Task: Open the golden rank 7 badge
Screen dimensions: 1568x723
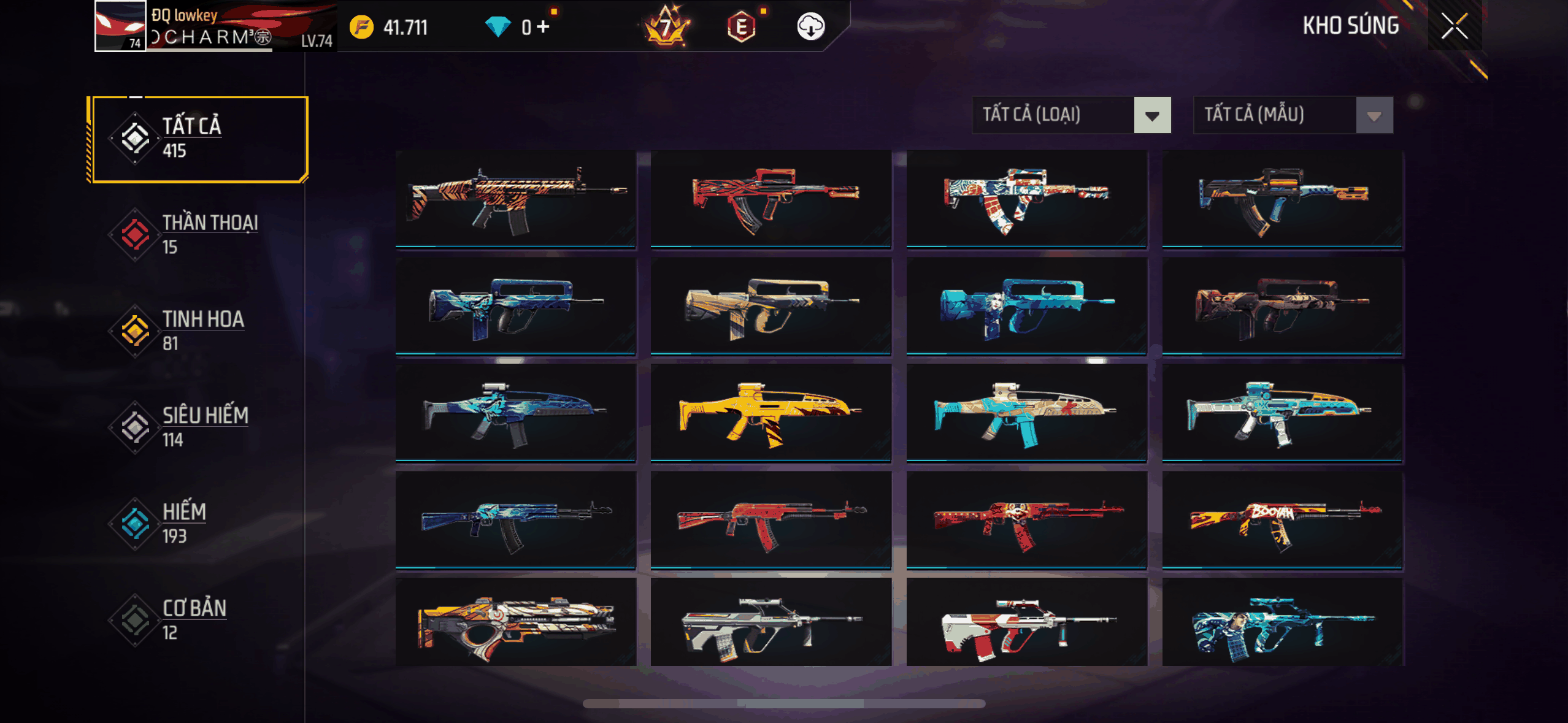Action: [x=666, y=27]
